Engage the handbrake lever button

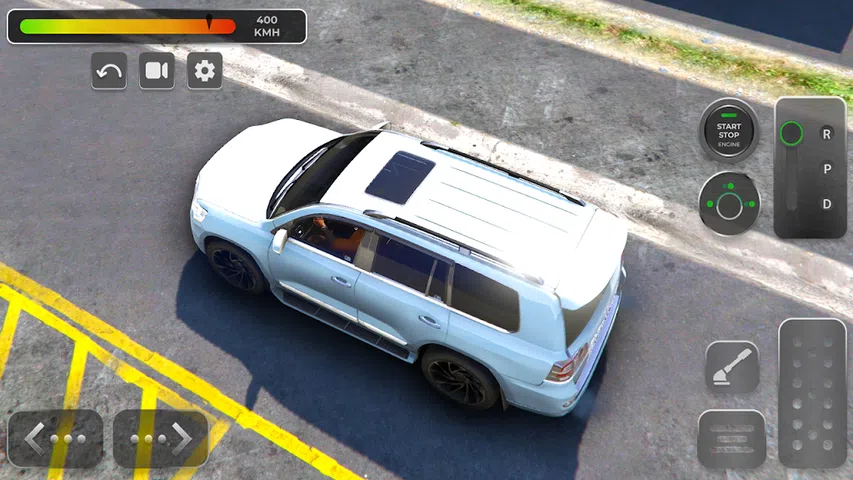tap(732, 367)
